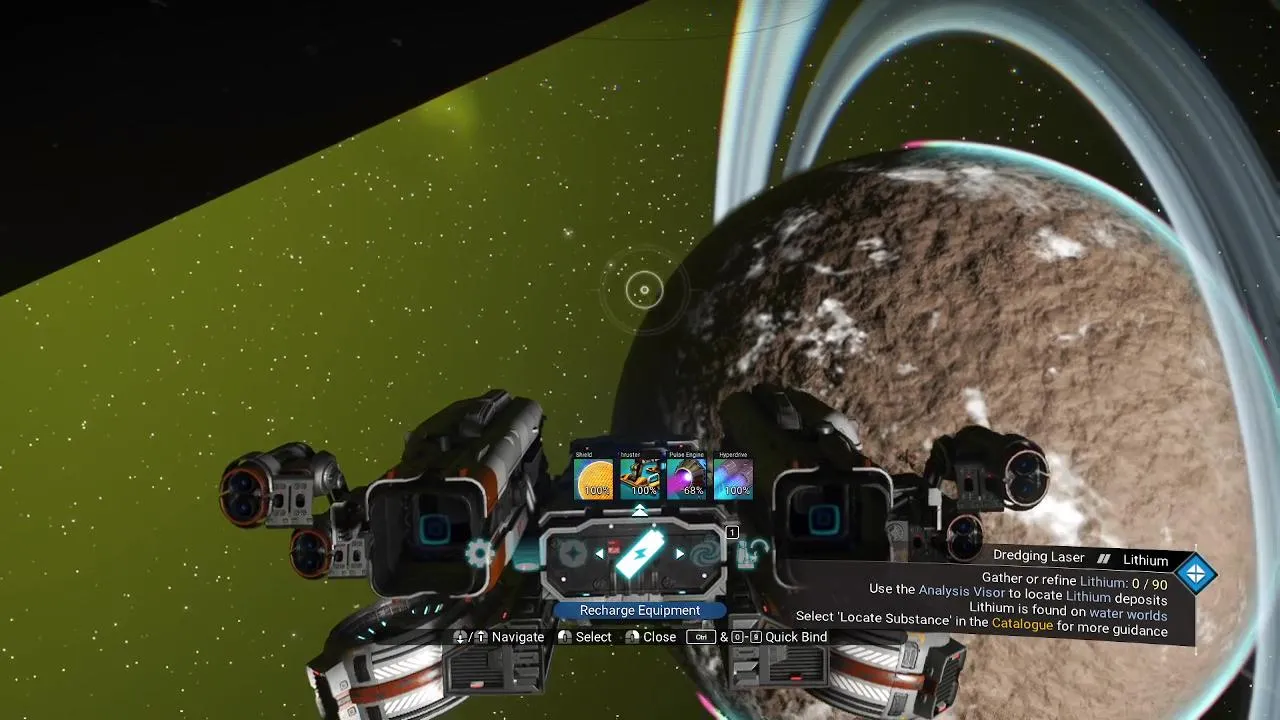Select the Shield recharge icon
Viewport: 1280px width, 720px height.
pyautogui.click(x=594, y=479)
